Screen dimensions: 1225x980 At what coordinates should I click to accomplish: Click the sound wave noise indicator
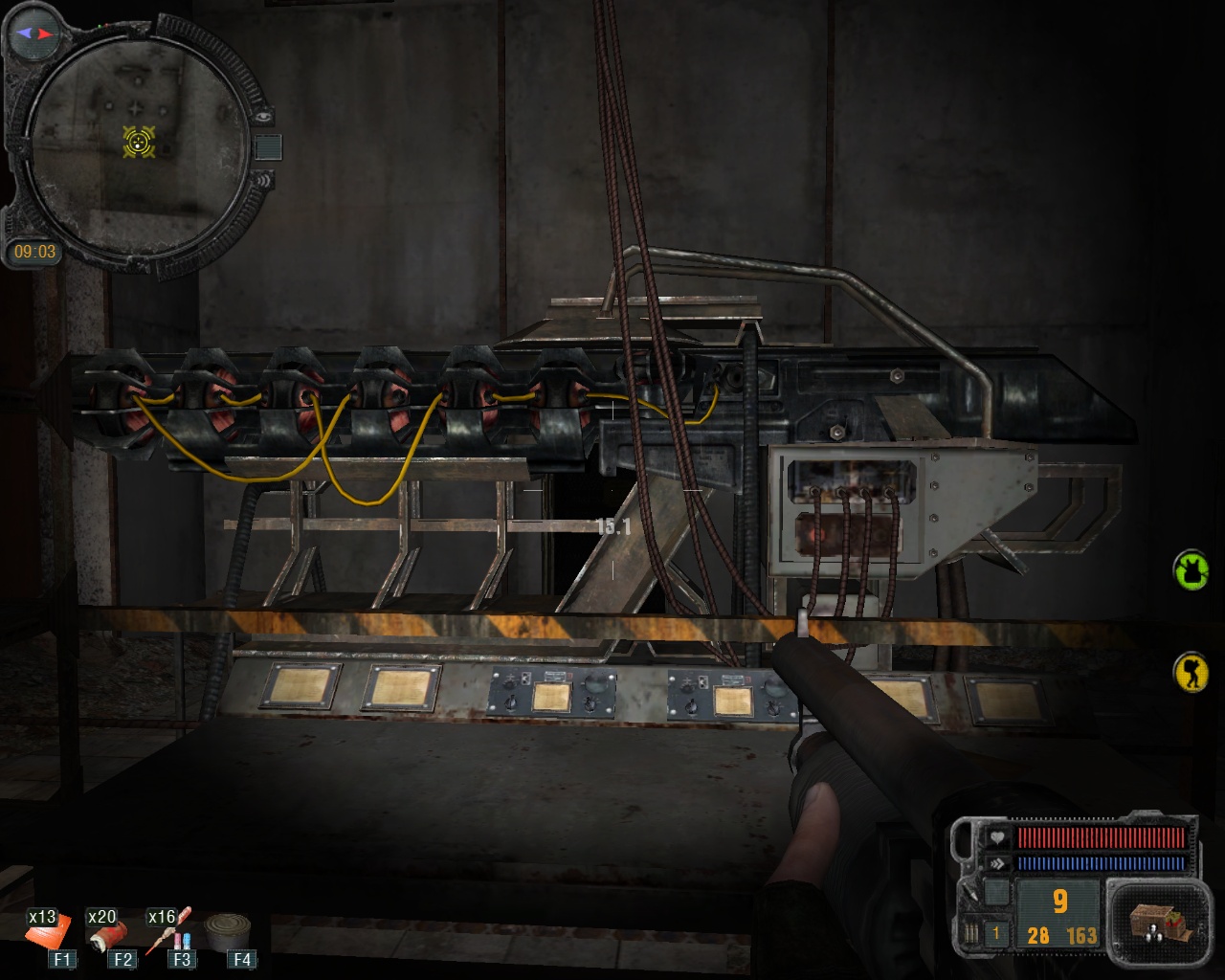point(260,179)
